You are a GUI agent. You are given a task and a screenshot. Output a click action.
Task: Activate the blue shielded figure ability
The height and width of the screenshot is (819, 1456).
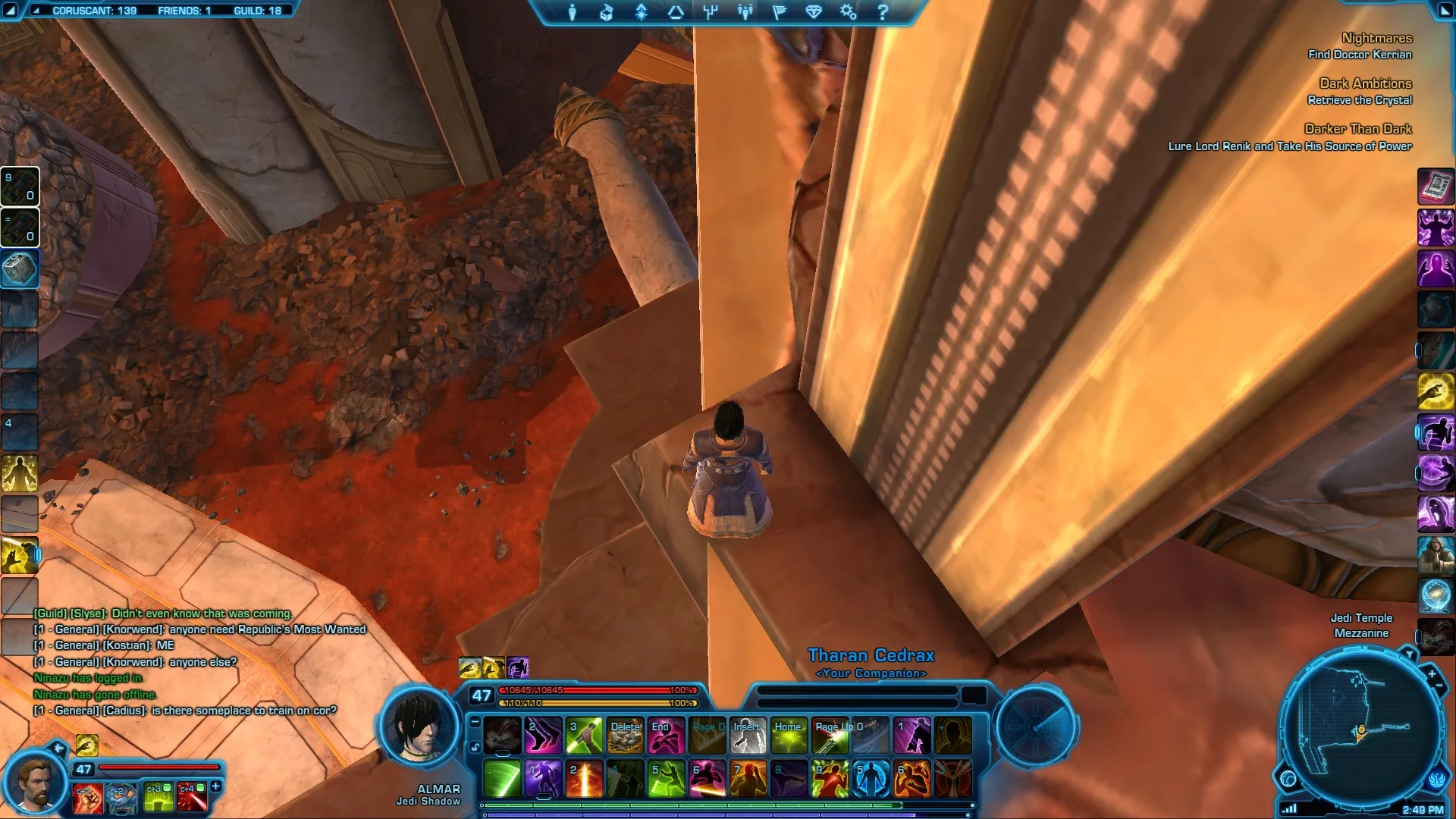click(871, 779)
